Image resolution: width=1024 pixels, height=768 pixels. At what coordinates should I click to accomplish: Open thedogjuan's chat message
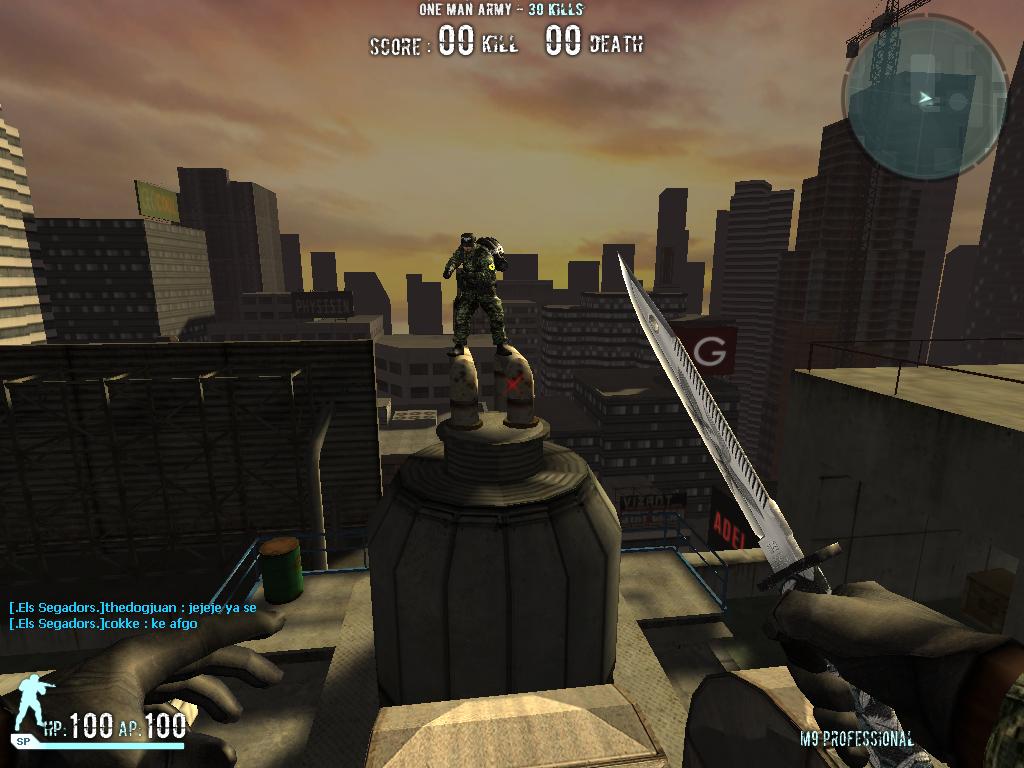tap(133, 607)
